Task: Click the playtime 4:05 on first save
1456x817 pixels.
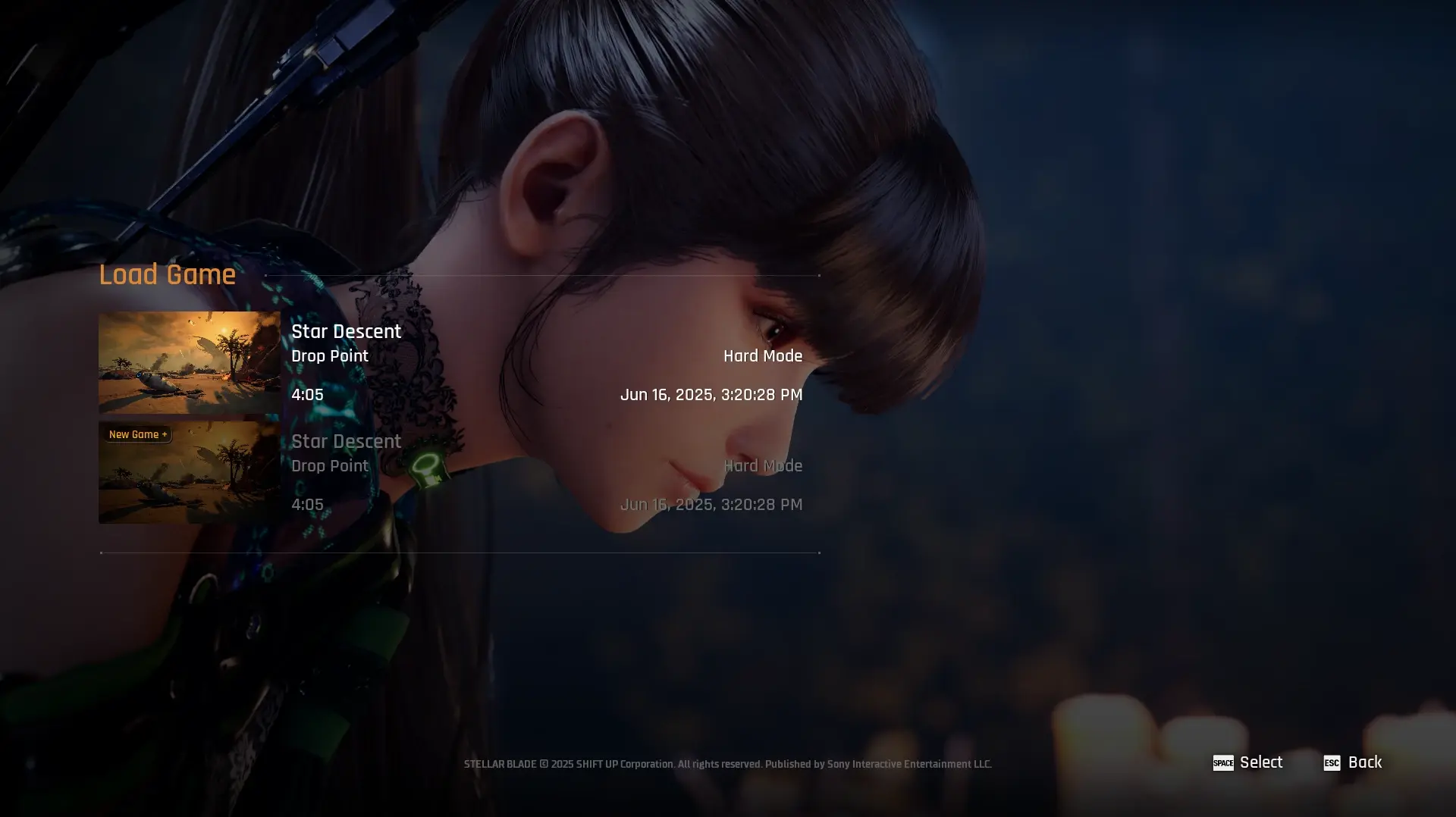Action: click(307, 394)
